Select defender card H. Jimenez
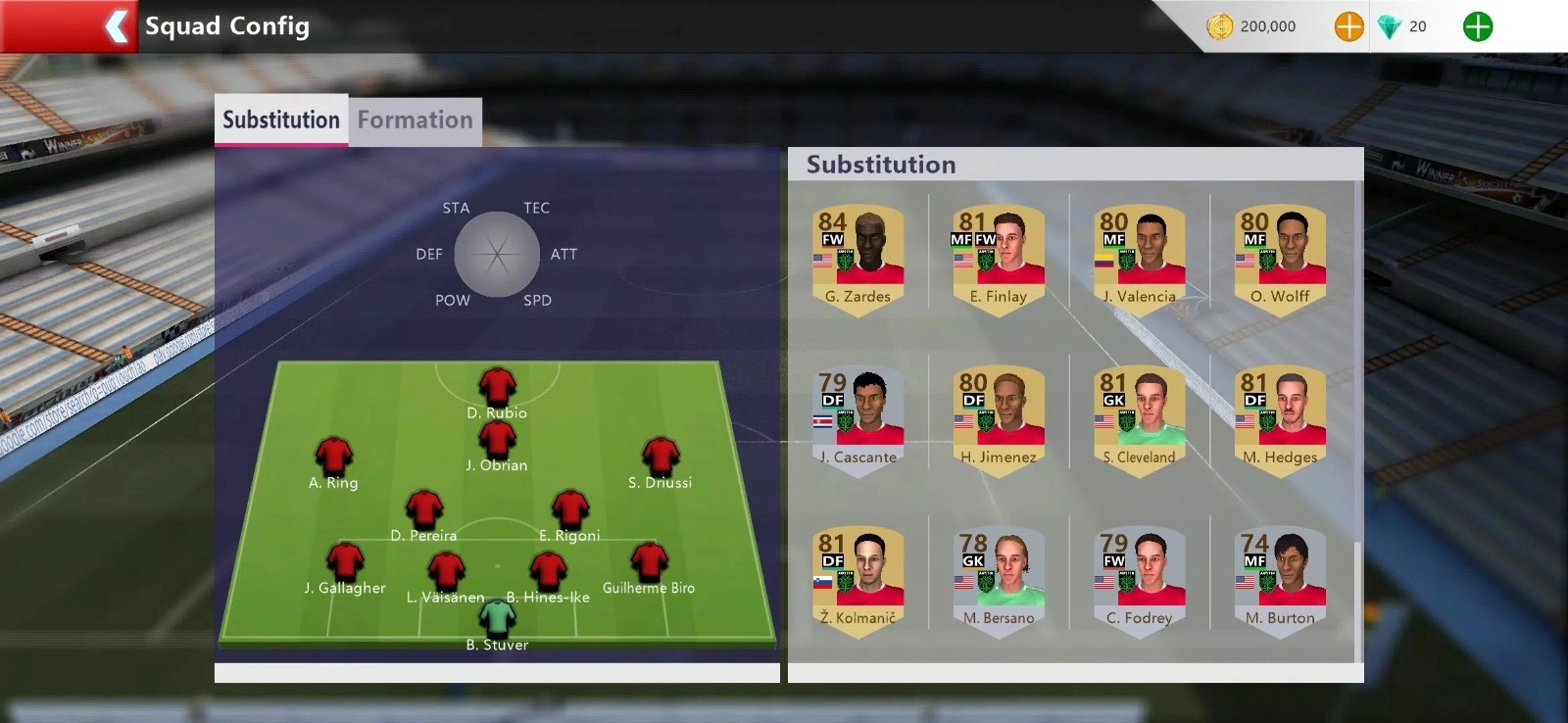Image resolution: width=1568 pixels, height=723 pixels. click(998, 418)
